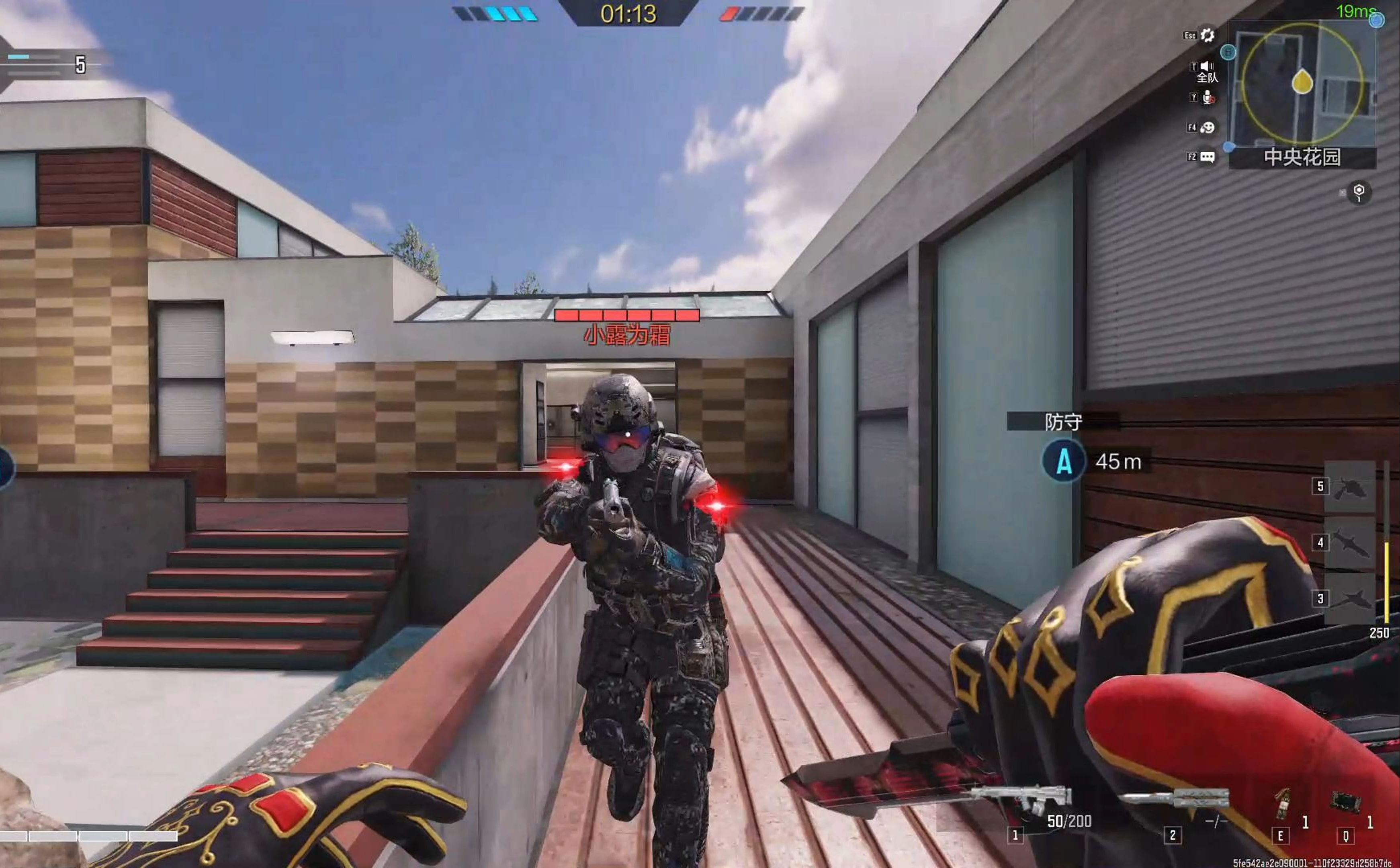Expand the 中央花园 minimap

[1301, 83]
